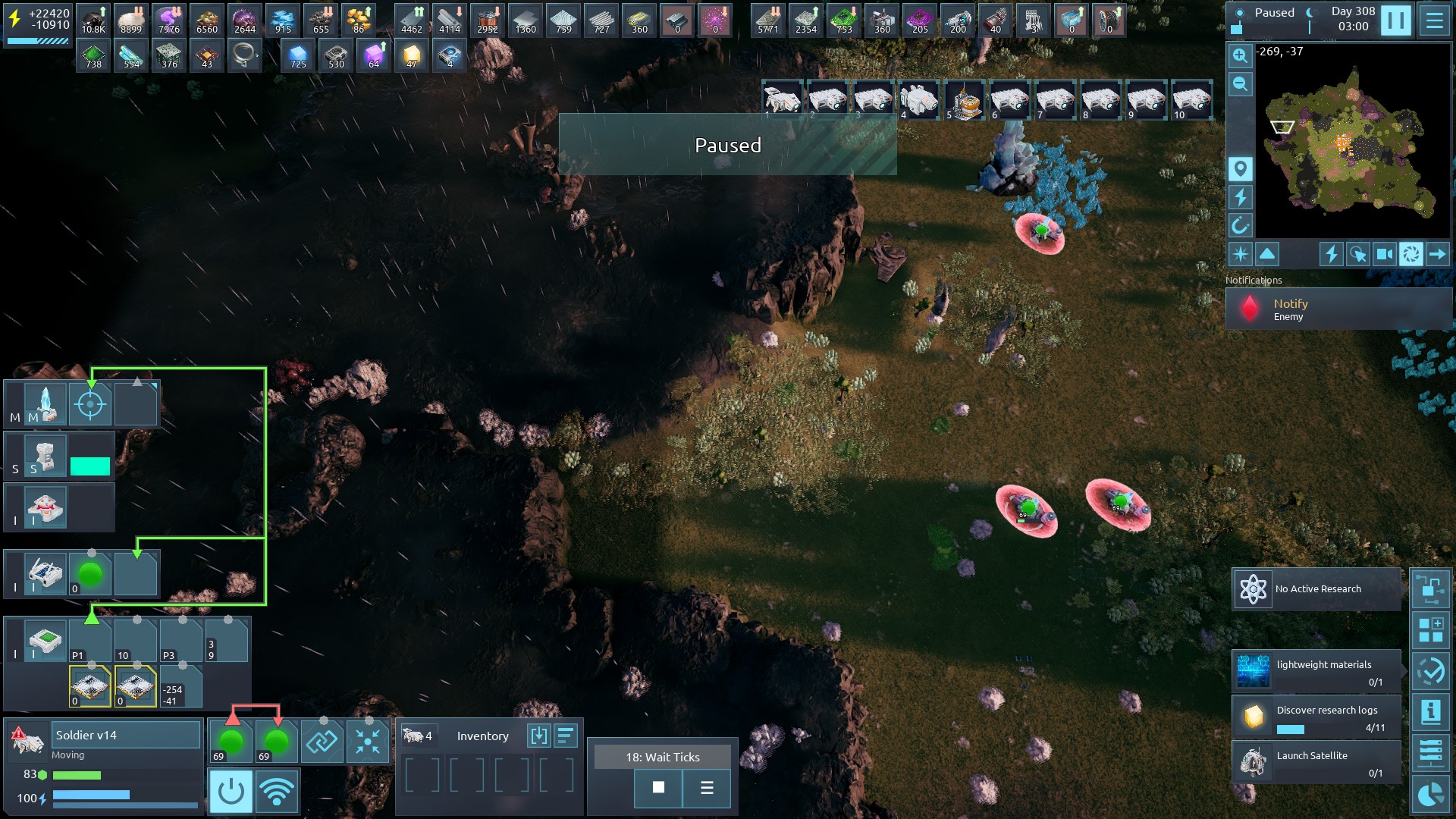Open the behavior program list menu
This screenshot has height=819, width=1456.
(707, 788)
